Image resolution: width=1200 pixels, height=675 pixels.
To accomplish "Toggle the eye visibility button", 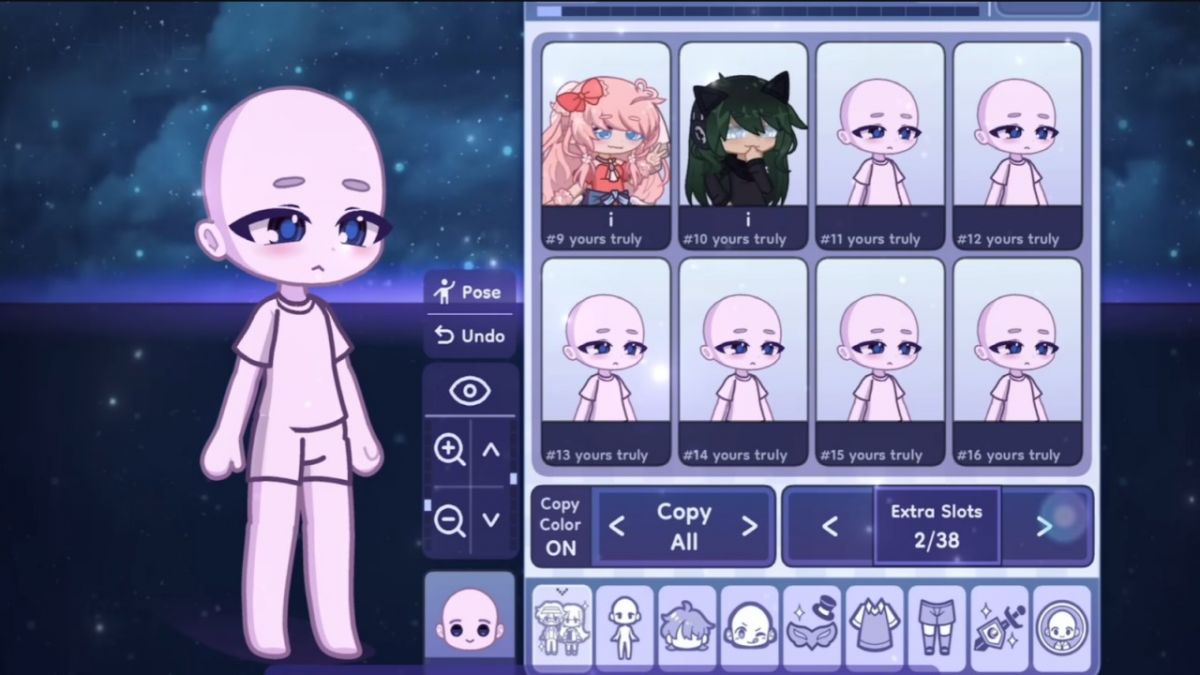I will 470,391.
